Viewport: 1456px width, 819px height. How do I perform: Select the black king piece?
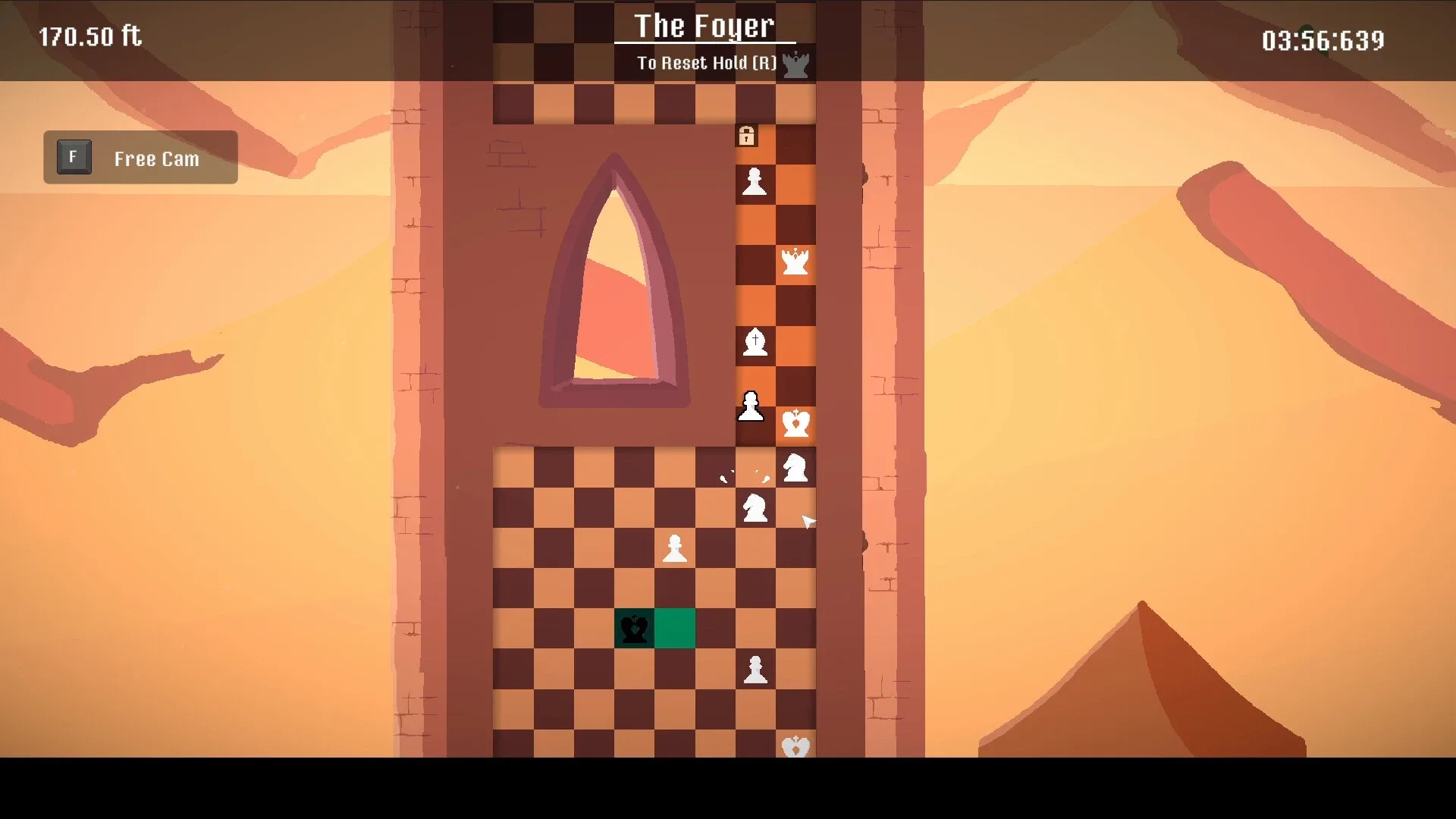click(x=633, y=629)
